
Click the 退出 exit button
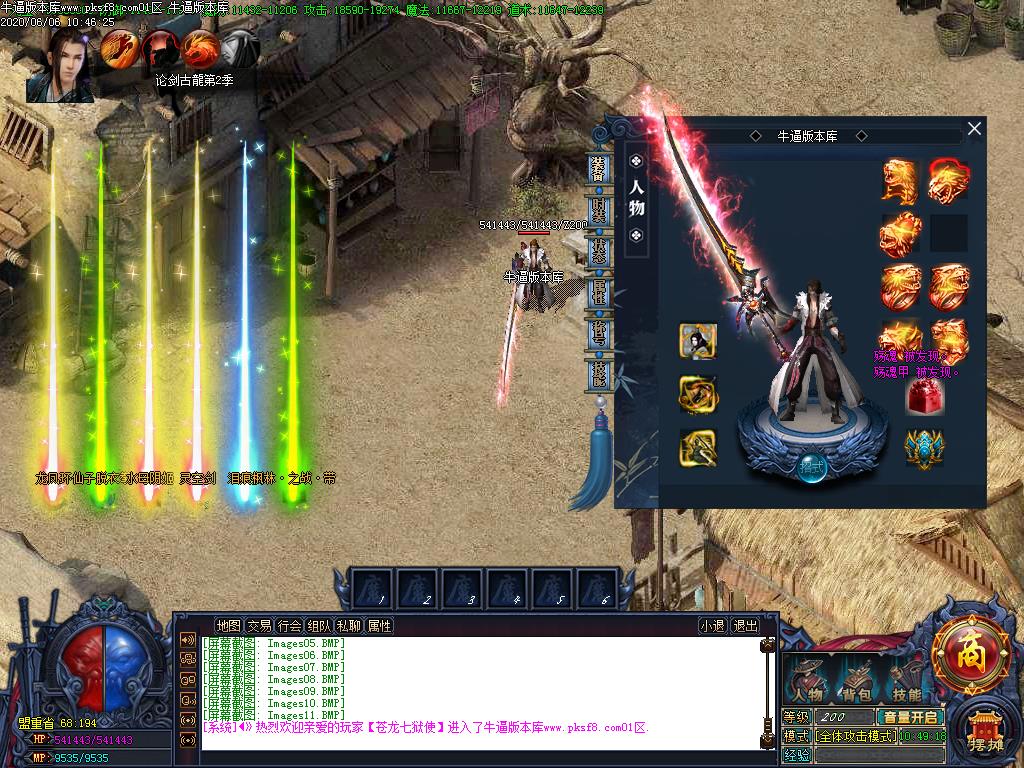pyautogui.click(x=746, y=626)
